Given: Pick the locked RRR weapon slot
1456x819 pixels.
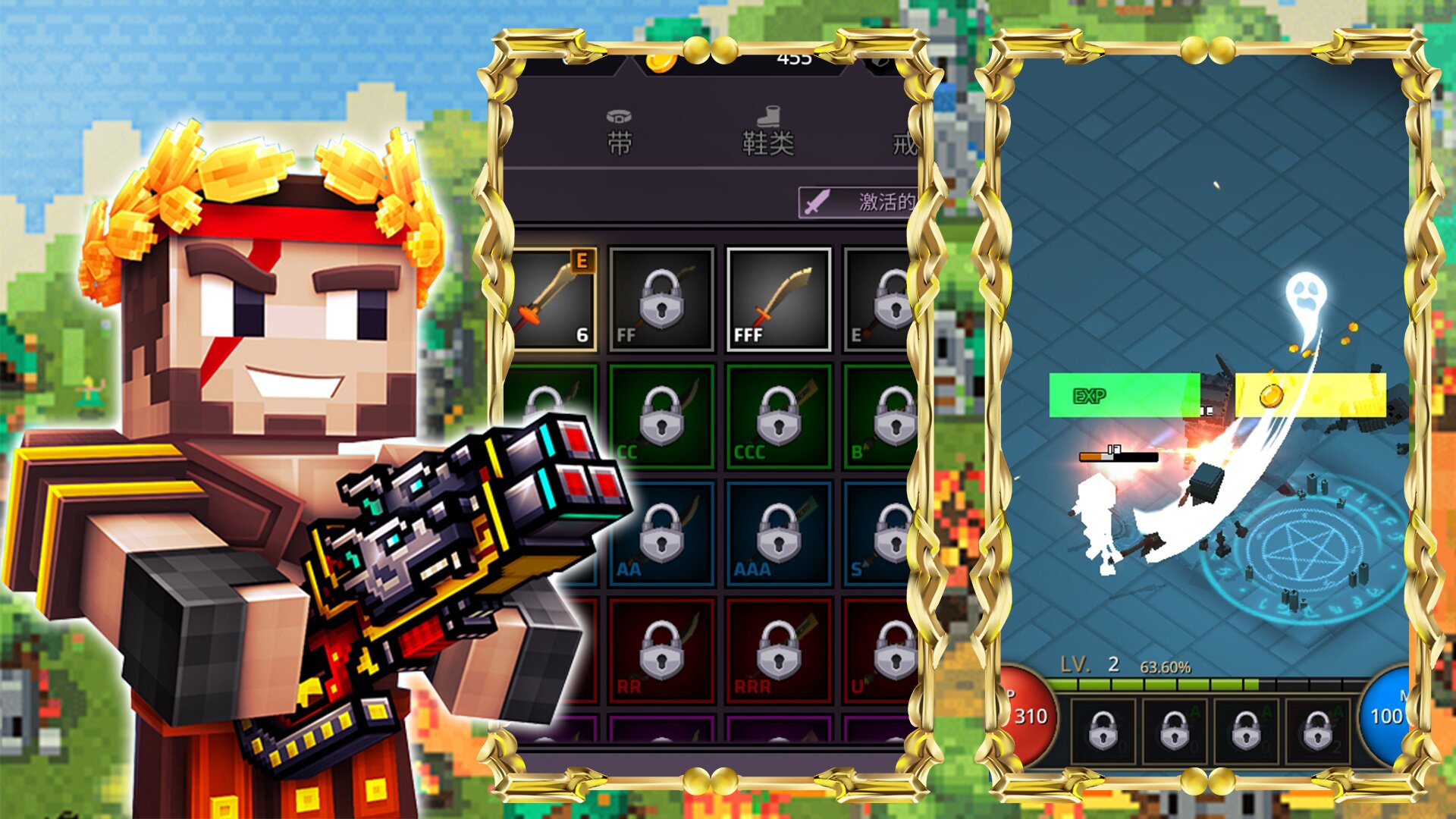Looking at the screenshot, I should point(778,650).
